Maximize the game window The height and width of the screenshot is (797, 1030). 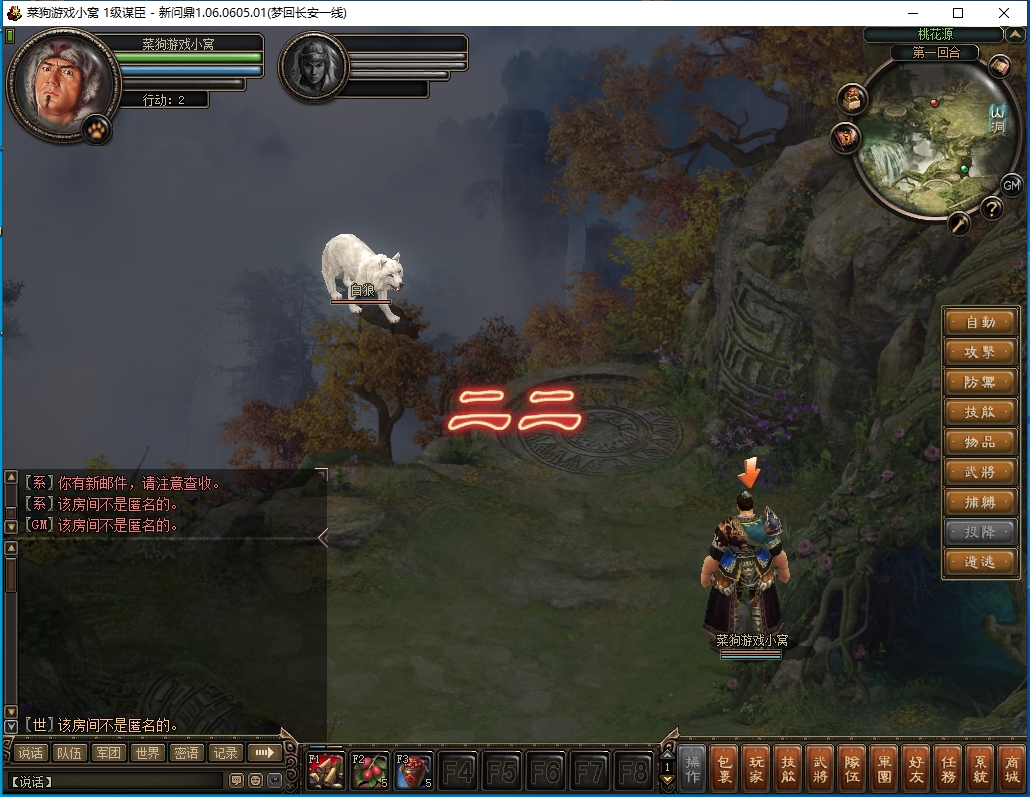958,13
